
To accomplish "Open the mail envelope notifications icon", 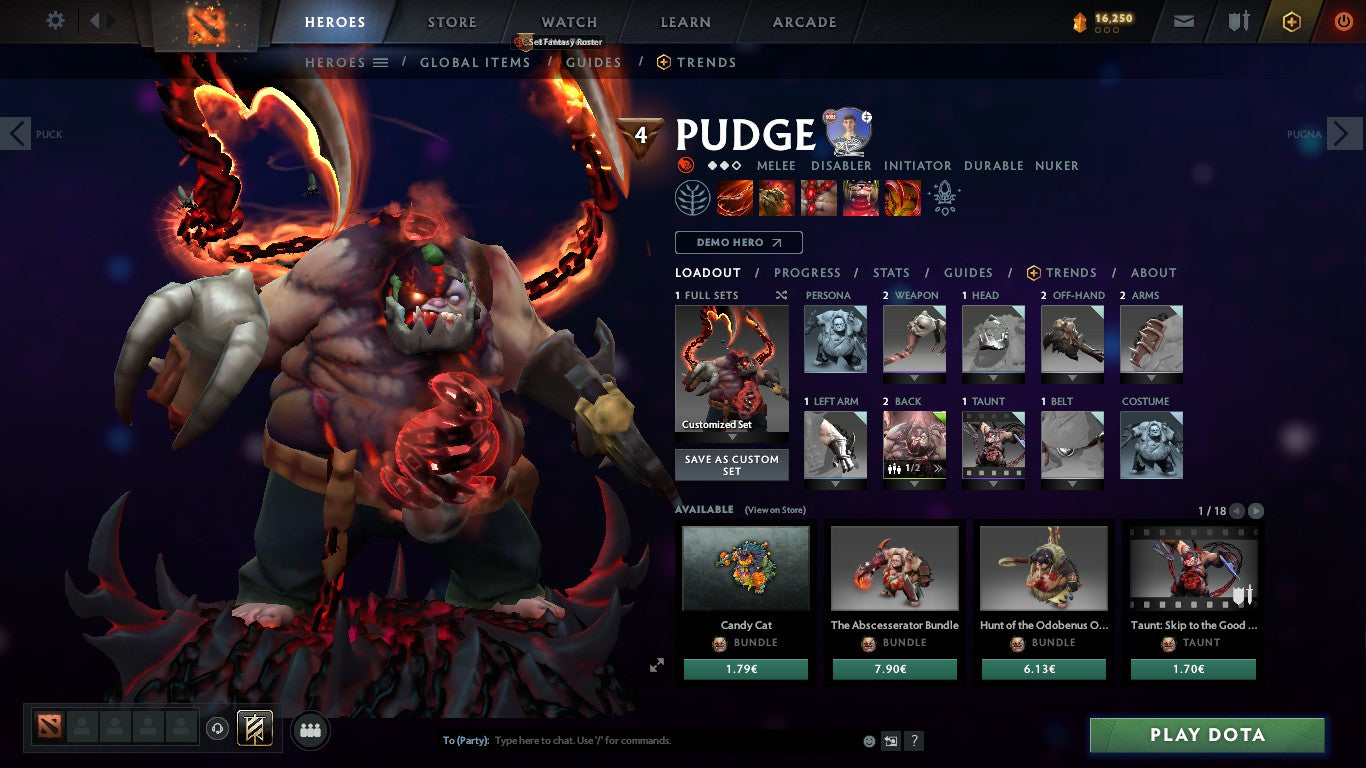I will click(1183, 21).
